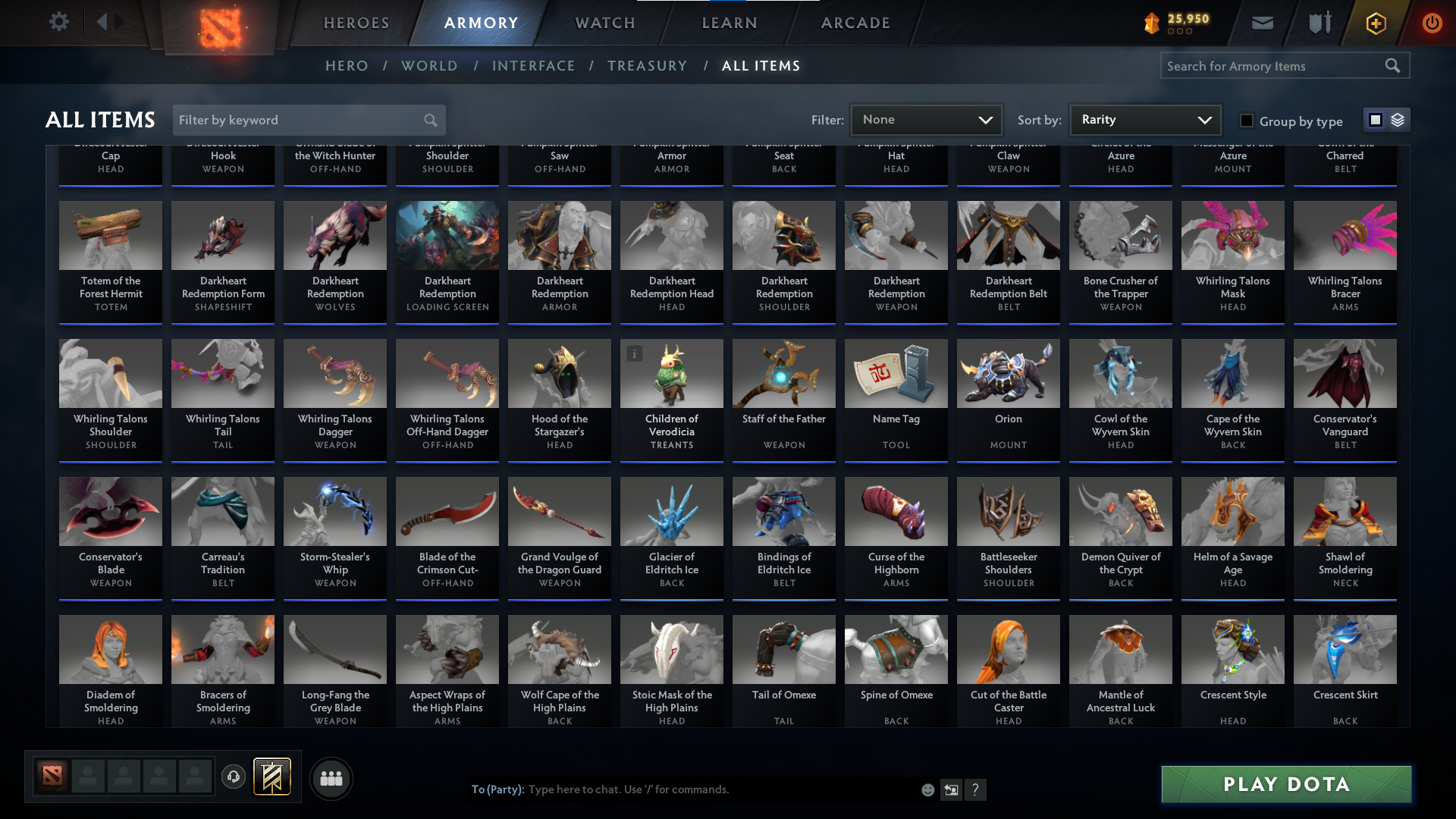Open Dota Plus with the gold hexagon icon
Viewport: 1456px width, 819px height.
[x=1375, y=22]
